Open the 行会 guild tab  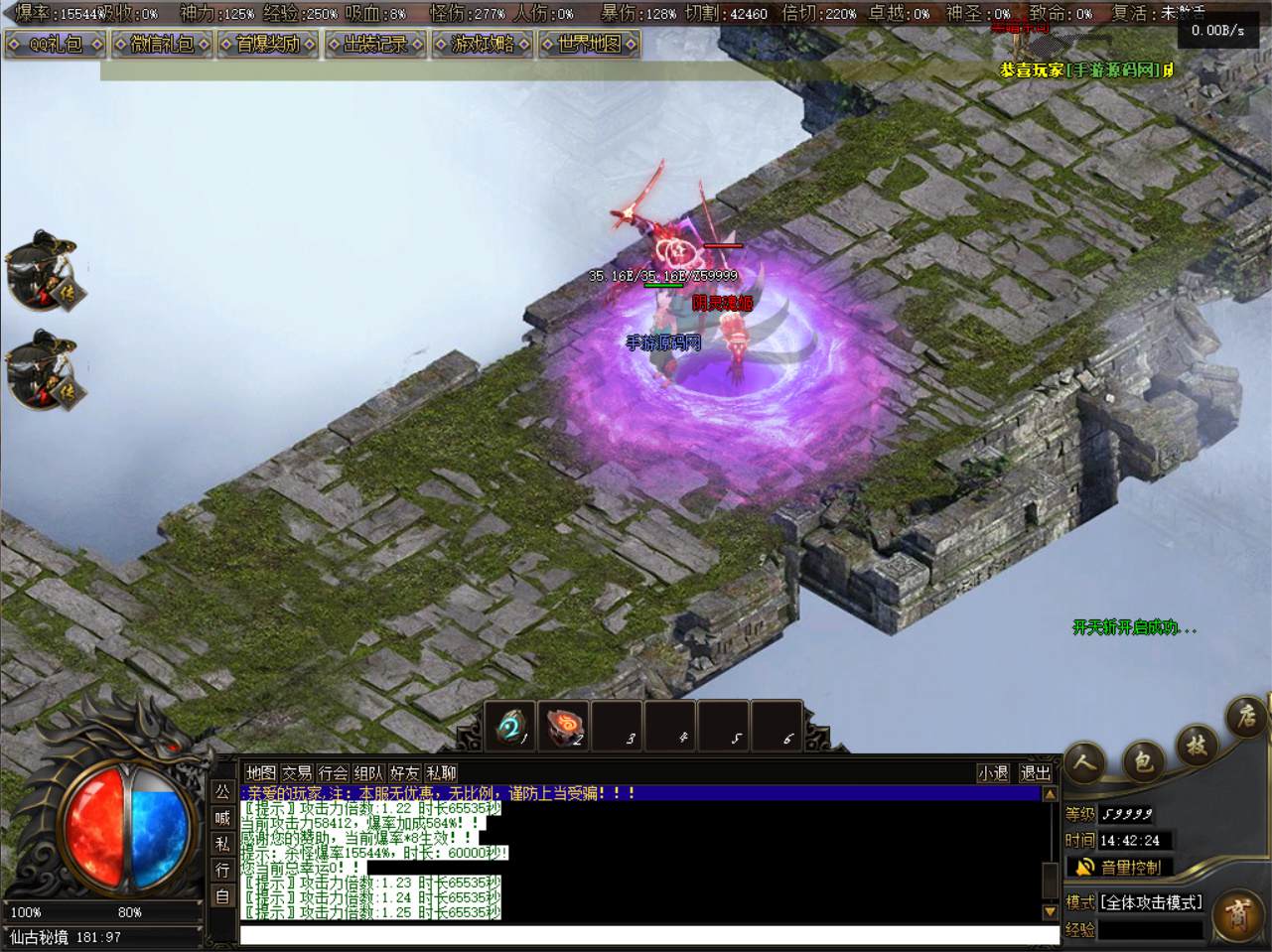(x=333, y=772)
